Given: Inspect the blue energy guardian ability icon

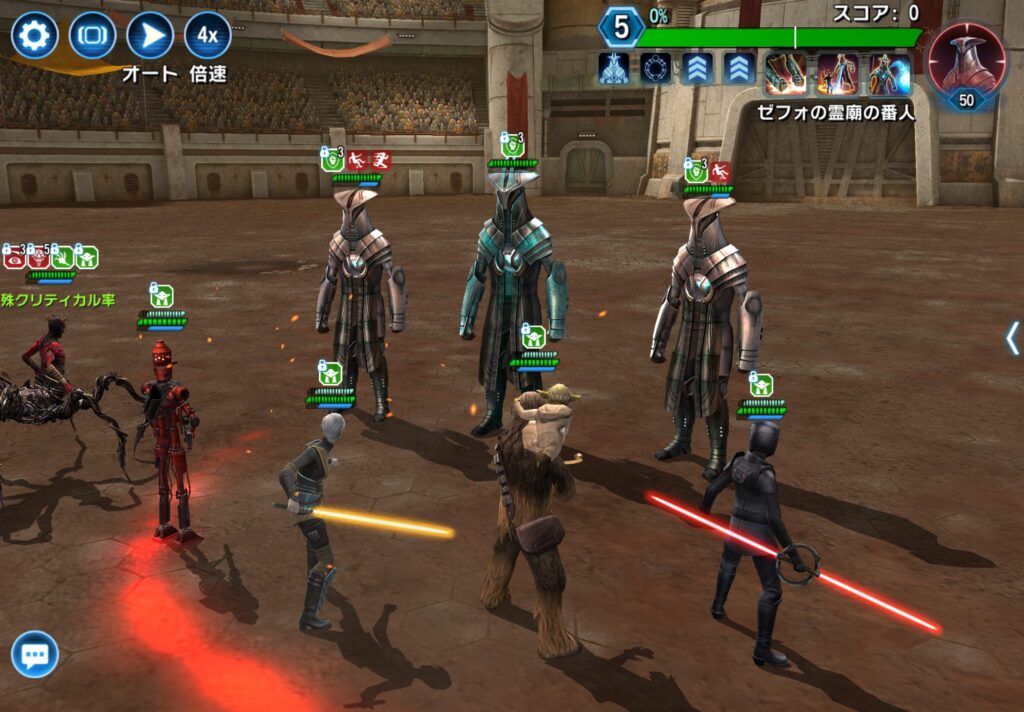Looking at the screenshot, I should [889, 73].
